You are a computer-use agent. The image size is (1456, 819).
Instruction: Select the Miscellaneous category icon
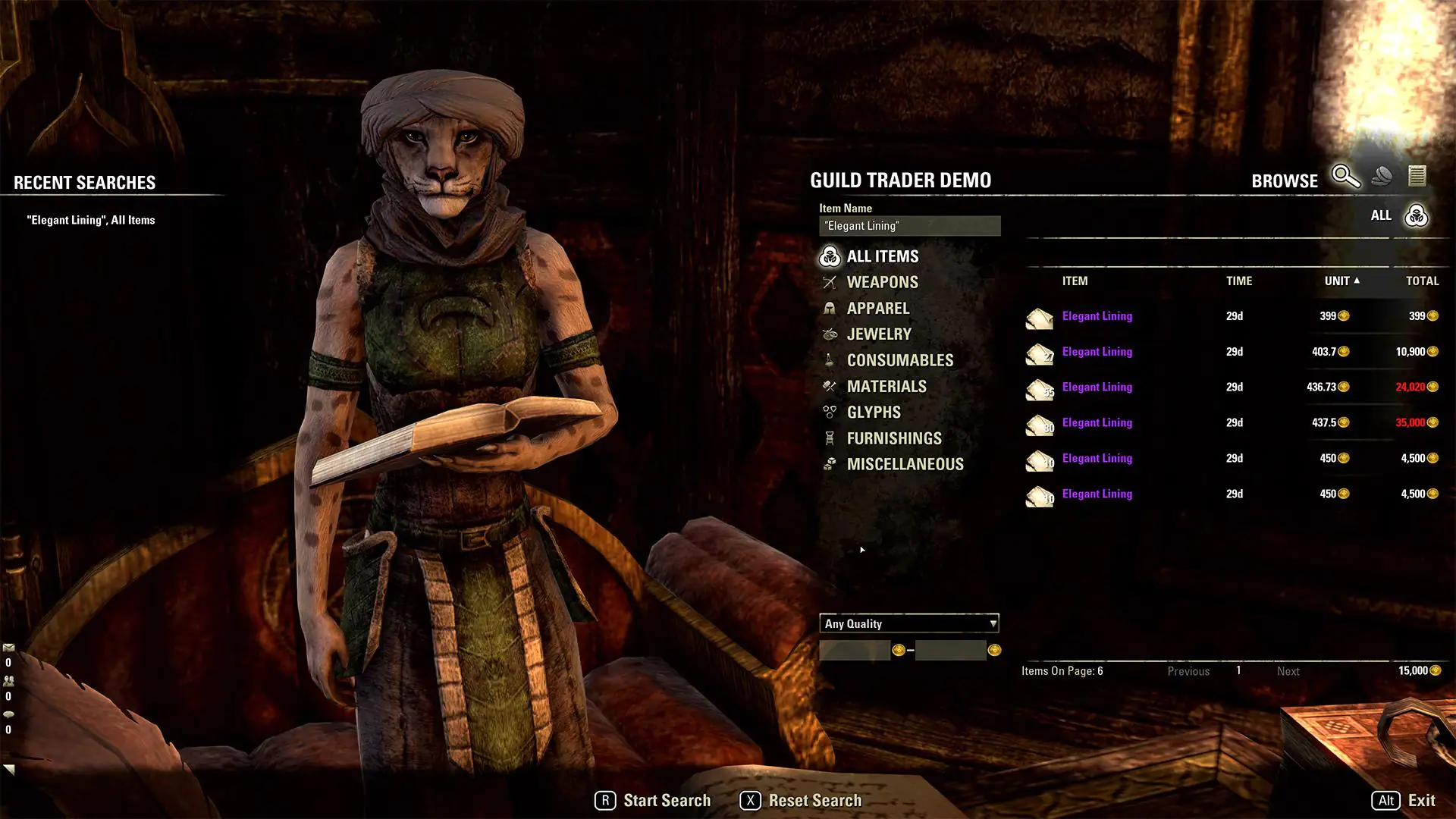pyautogui.click(x=829, y=463)
